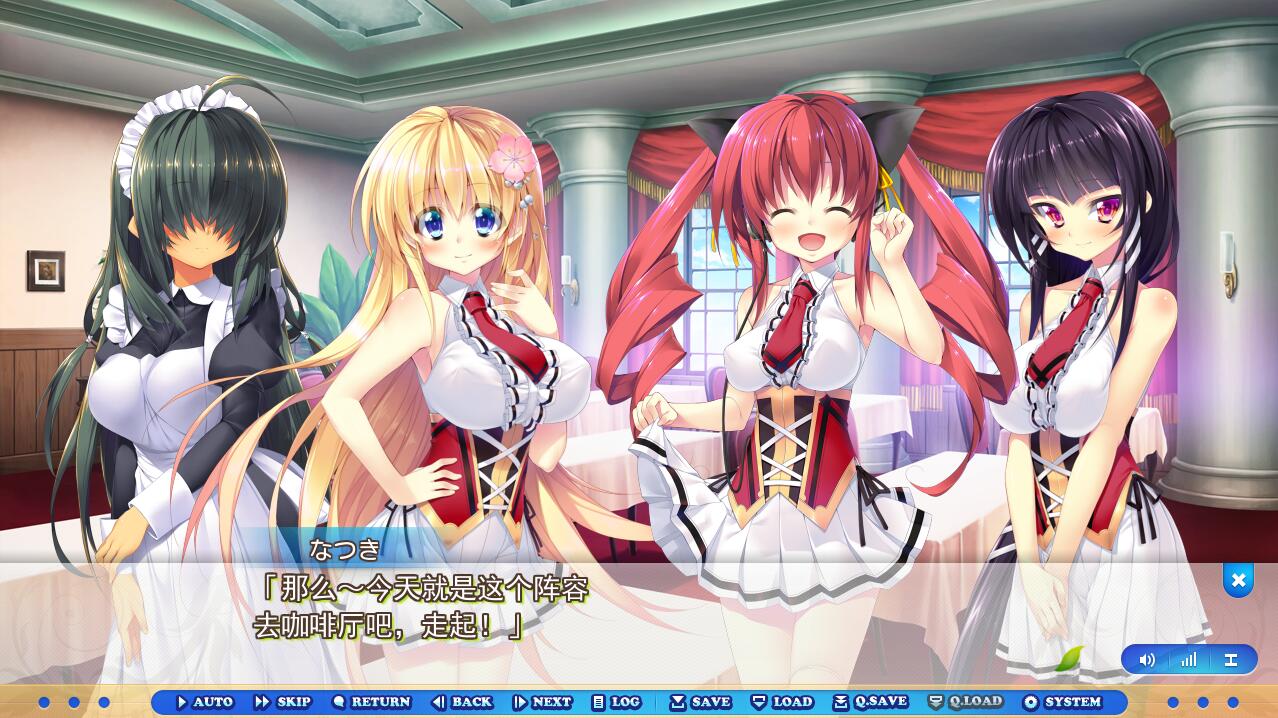This screenshot has width=1278, height=718.
Task: Open the LOAD menu
Action: 782,702
